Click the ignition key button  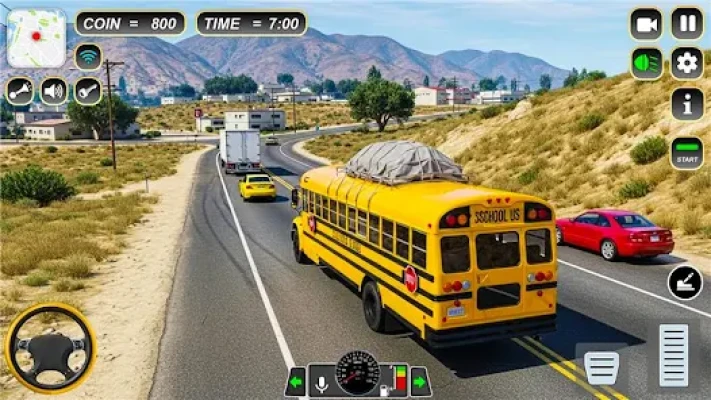88,91
